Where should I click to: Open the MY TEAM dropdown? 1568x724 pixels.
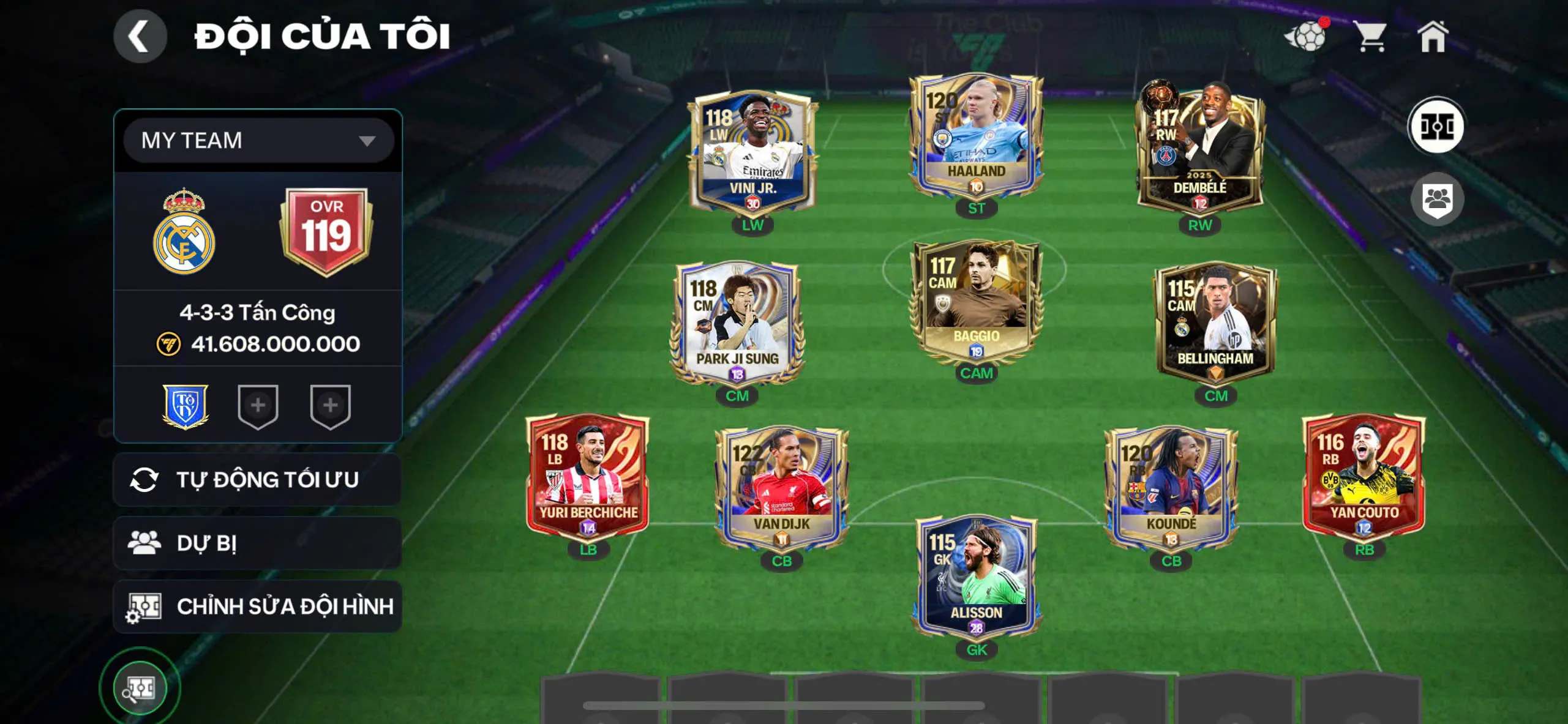258,141
